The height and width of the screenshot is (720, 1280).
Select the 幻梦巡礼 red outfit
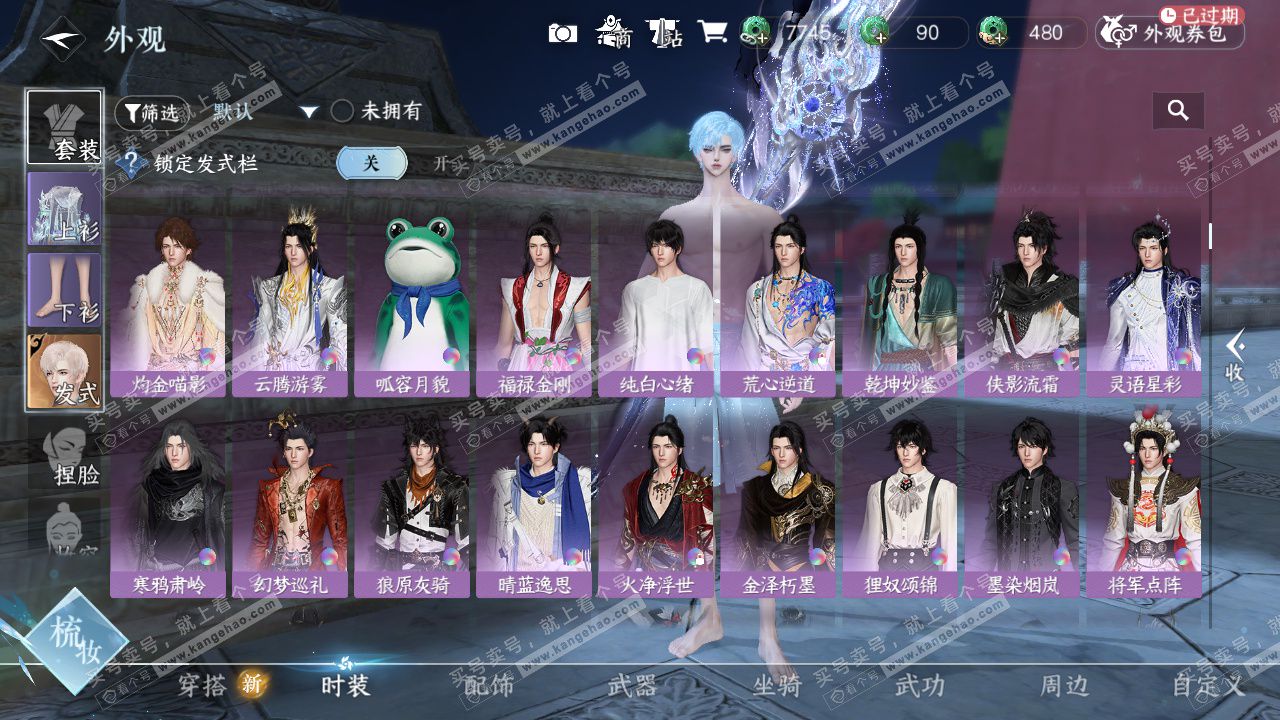coord(290,505)
